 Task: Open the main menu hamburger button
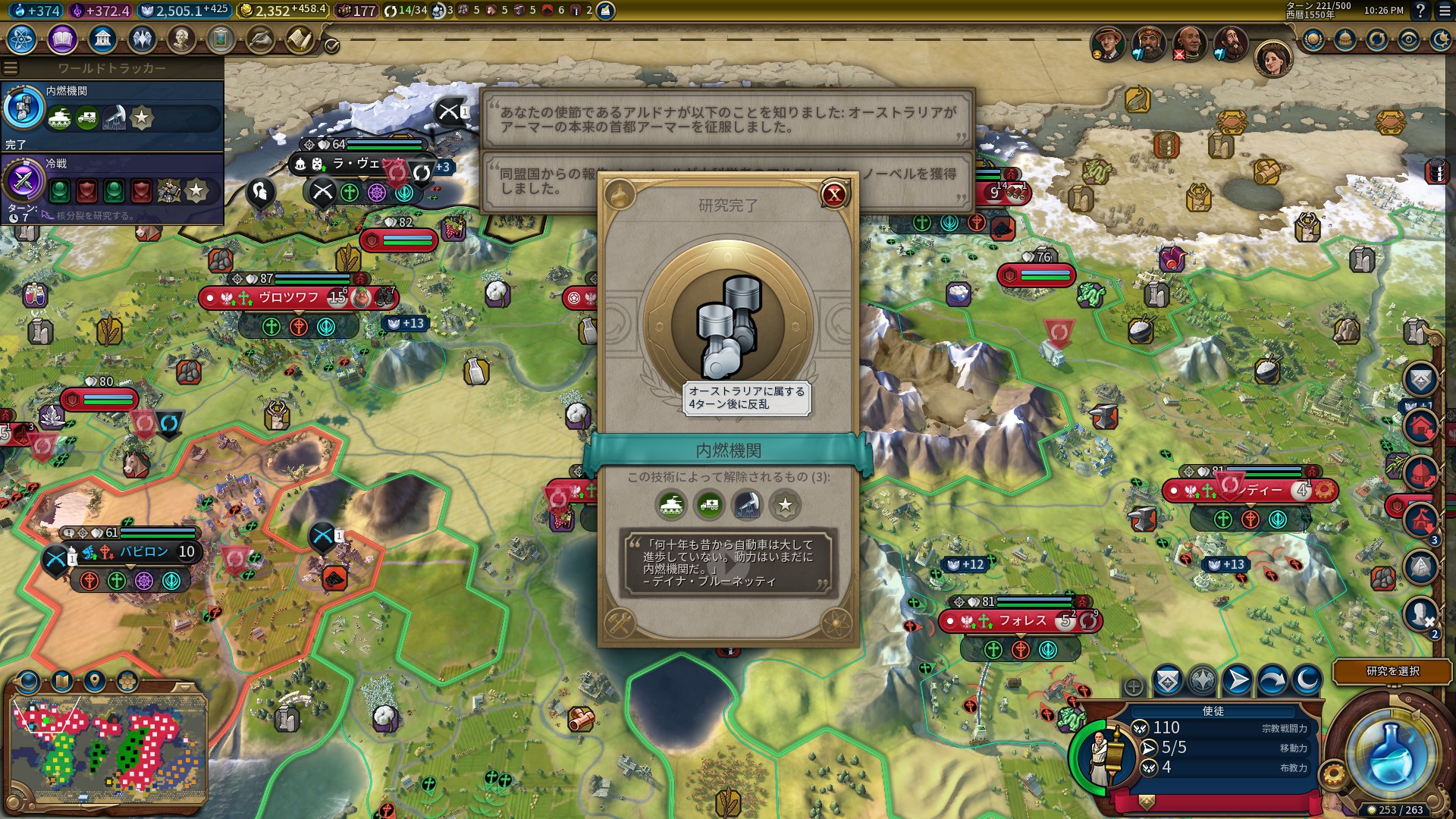pyautogui.click(x=1444, y=11)
